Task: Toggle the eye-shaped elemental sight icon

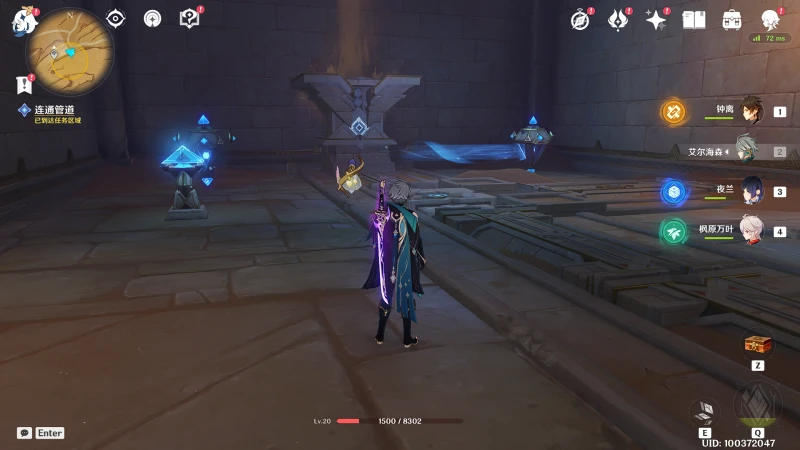Action: click(x=116, y=18)
